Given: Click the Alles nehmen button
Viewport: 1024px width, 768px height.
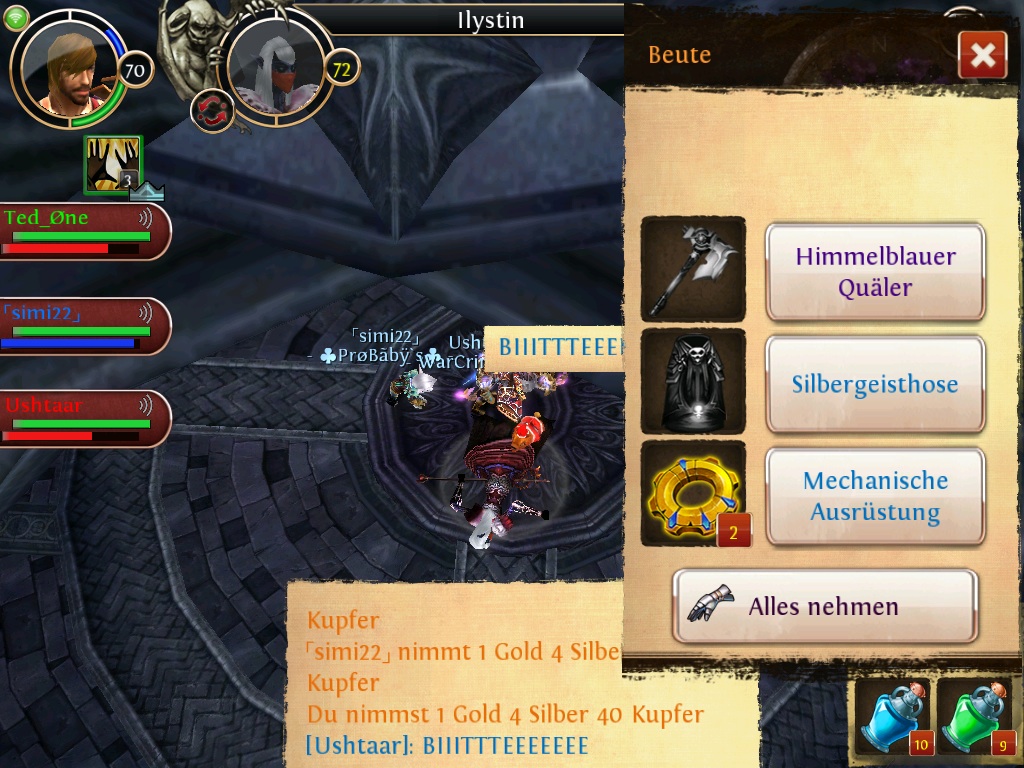Looking at the screenshot, I should point(824,606).
